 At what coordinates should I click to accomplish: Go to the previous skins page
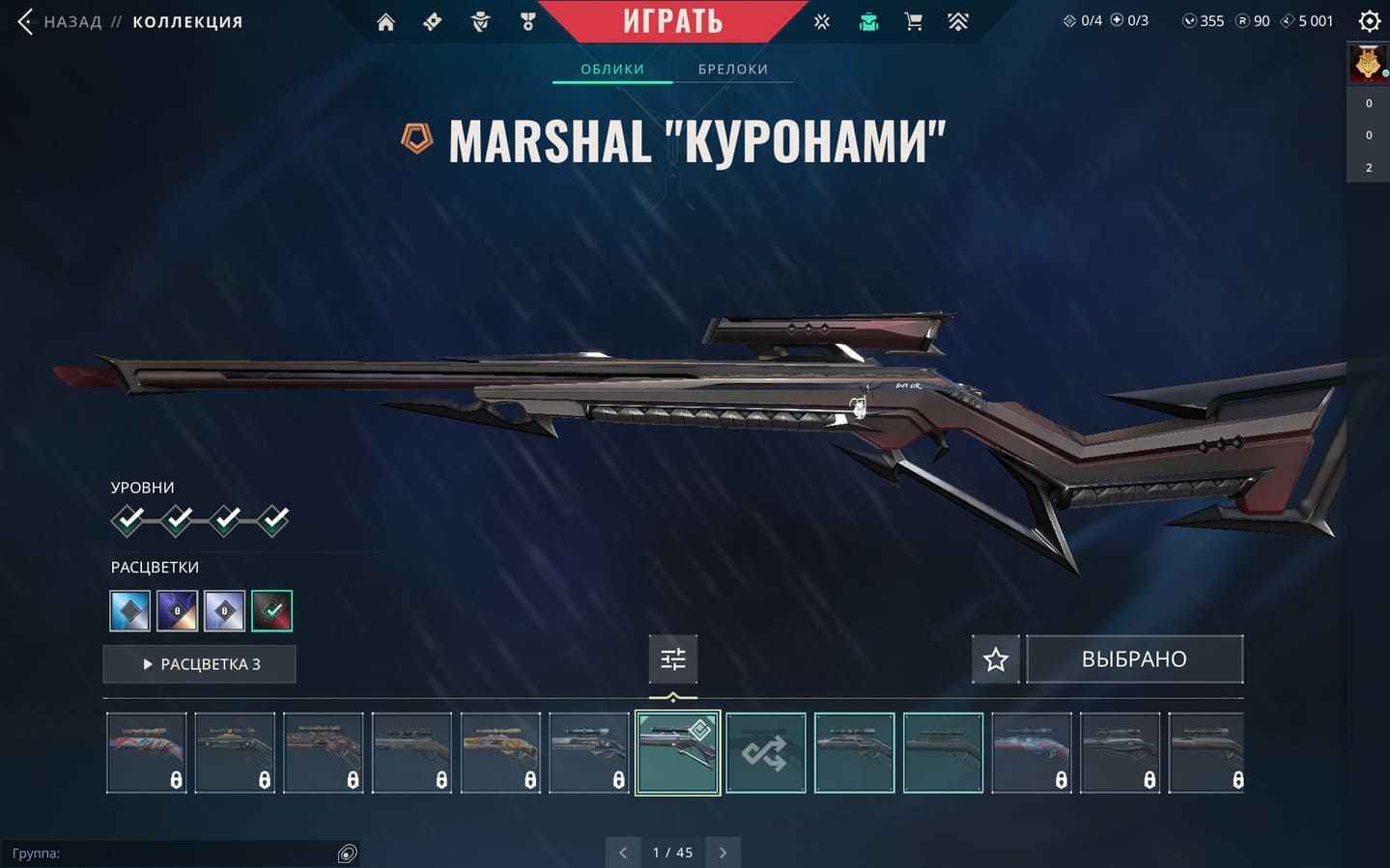[x=623, y=853]
